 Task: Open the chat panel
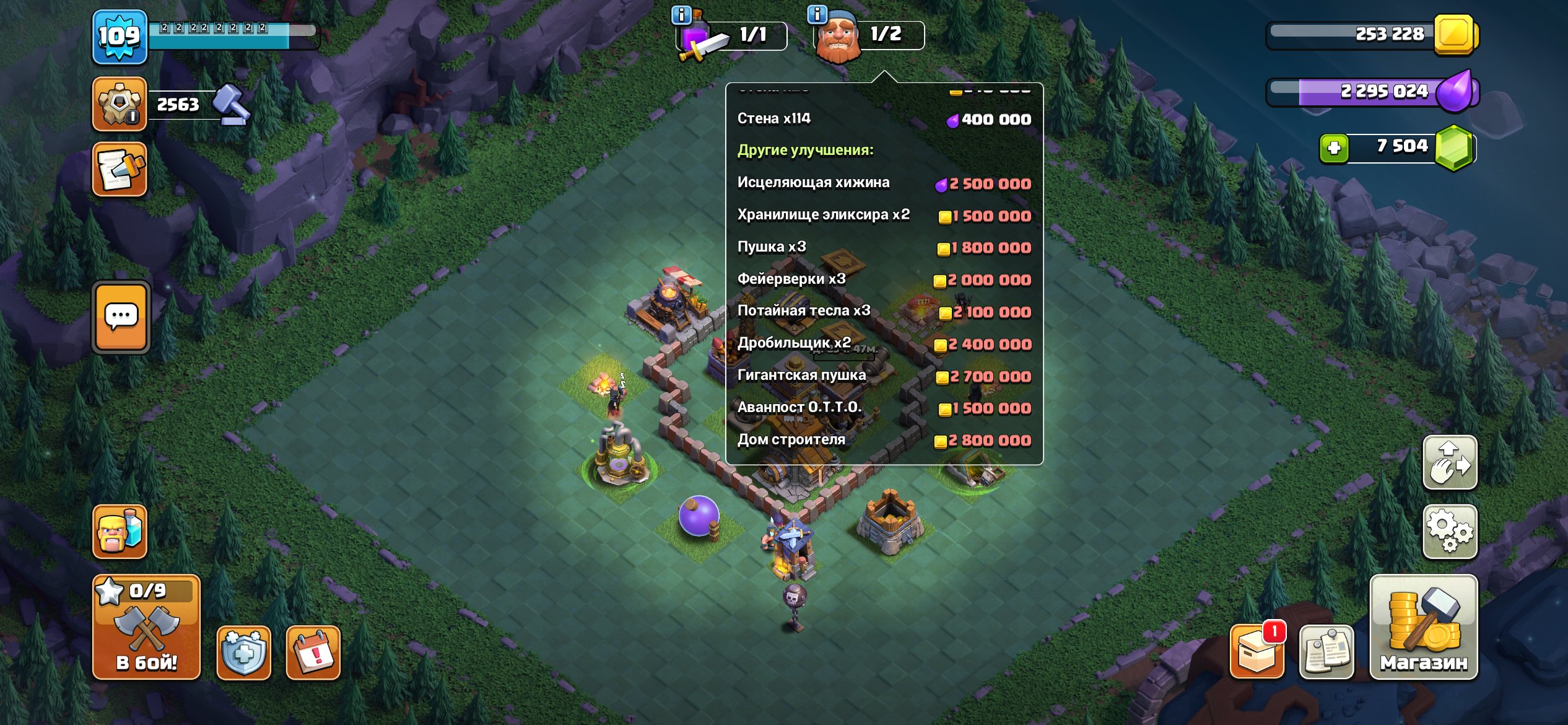coord(121,316)
